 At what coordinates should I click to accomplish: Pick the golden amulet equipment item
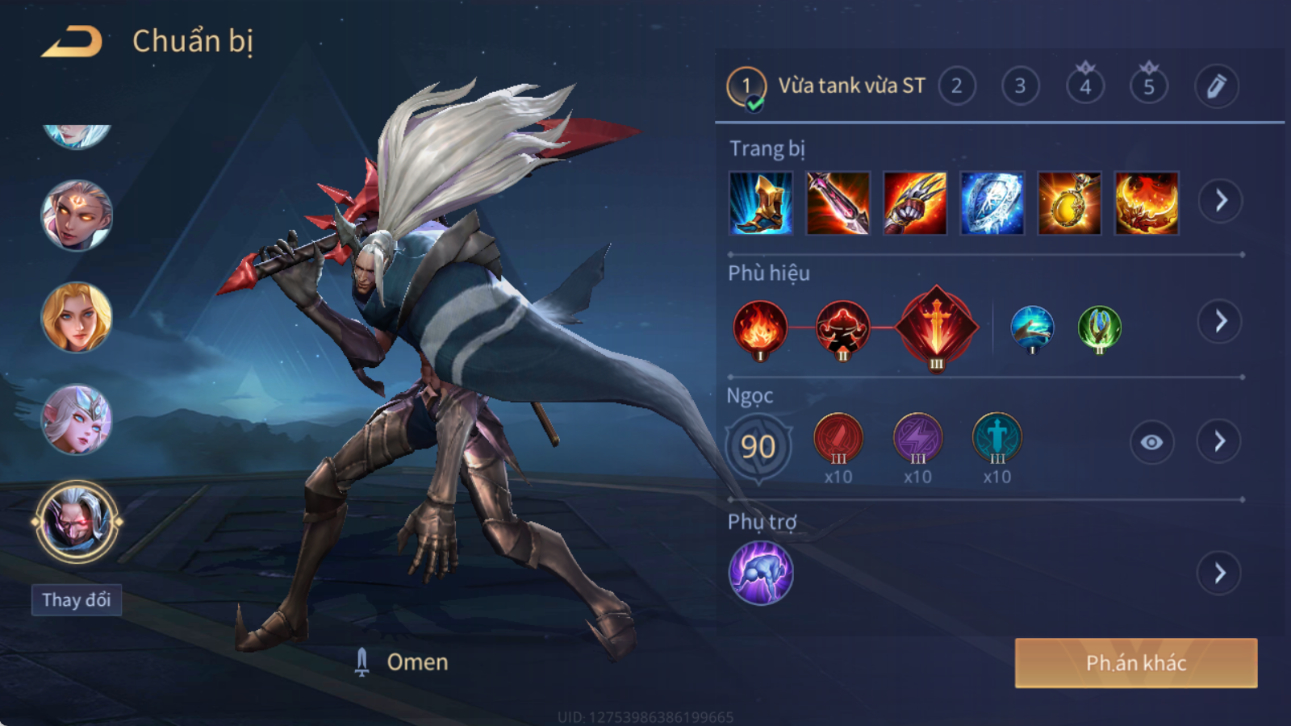1069,203
